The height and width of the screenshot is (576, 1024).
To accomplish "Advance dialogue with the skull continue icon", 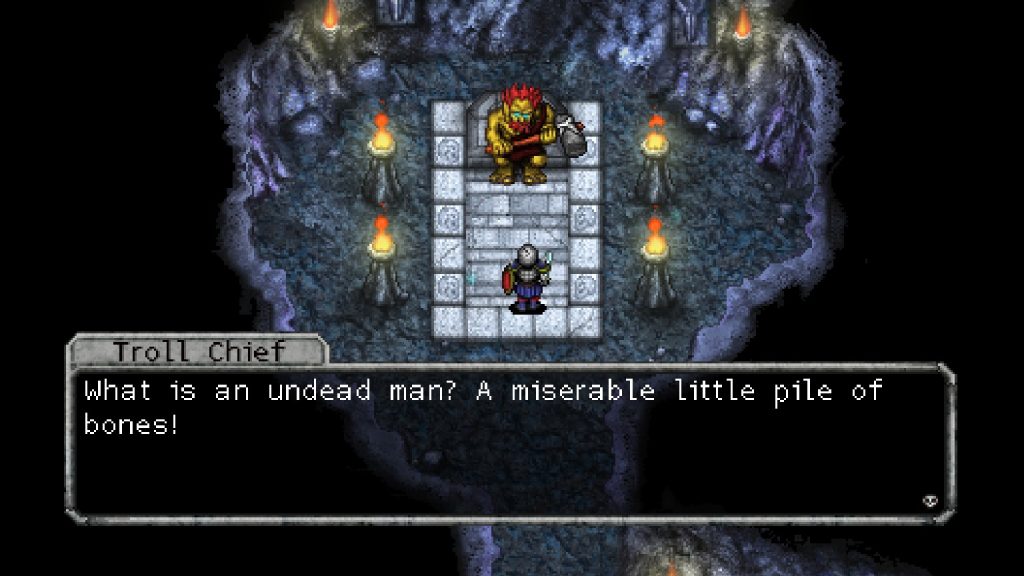I will coord(929,500).
